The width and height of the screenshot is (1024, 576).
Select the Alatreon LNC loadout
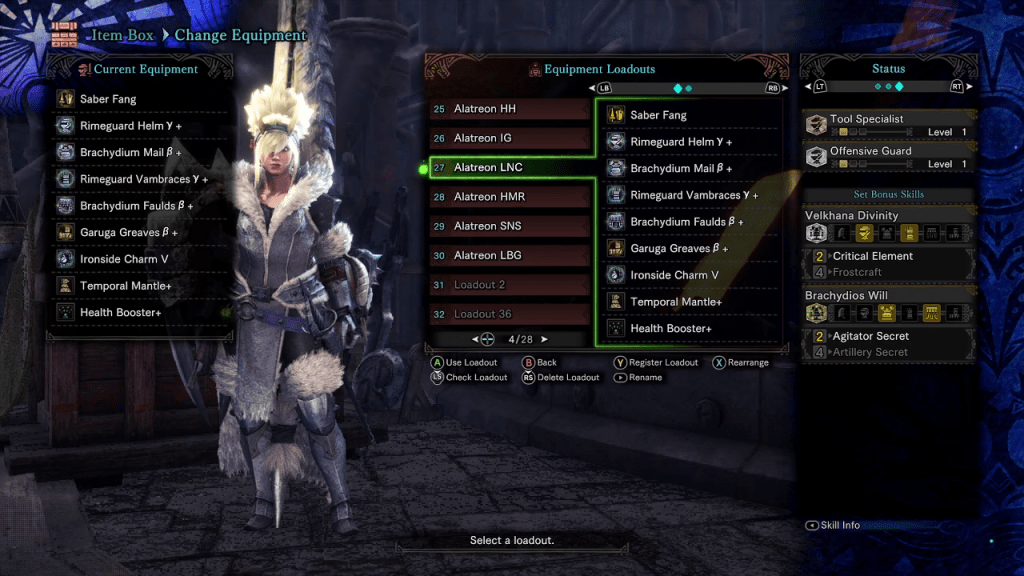510,167
